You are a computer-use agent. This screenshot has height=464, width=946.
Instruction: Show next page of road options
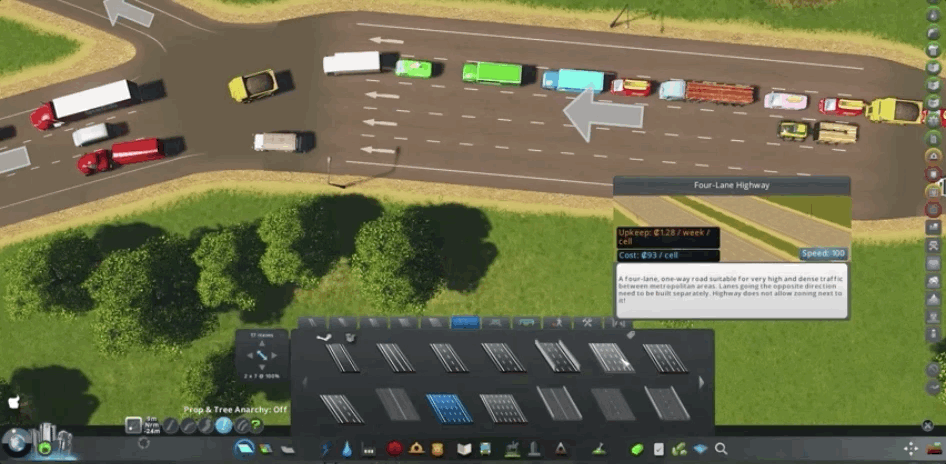point(701,382)
